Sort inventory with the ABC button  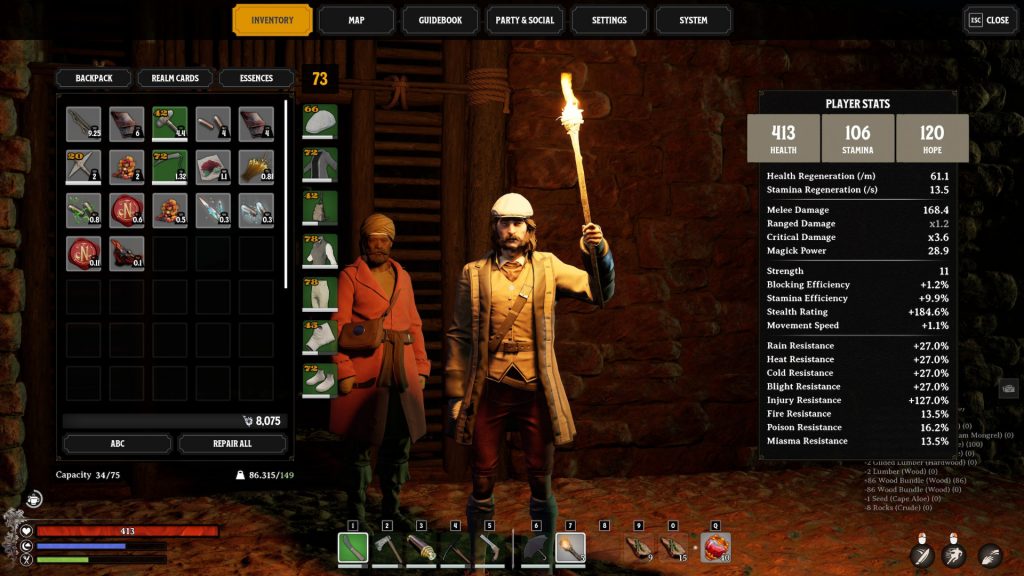(117, 444)
